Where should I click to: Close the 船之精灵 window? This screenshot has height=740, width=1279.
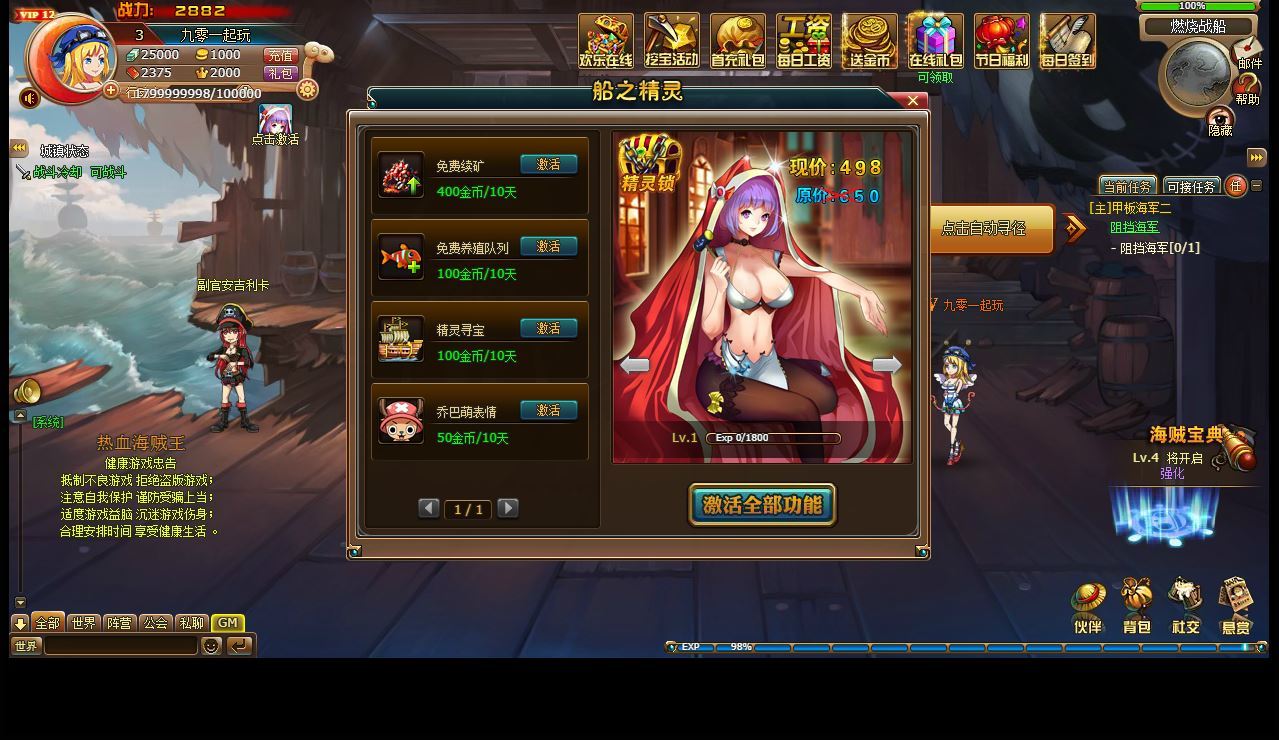click(x=912, y=101)
